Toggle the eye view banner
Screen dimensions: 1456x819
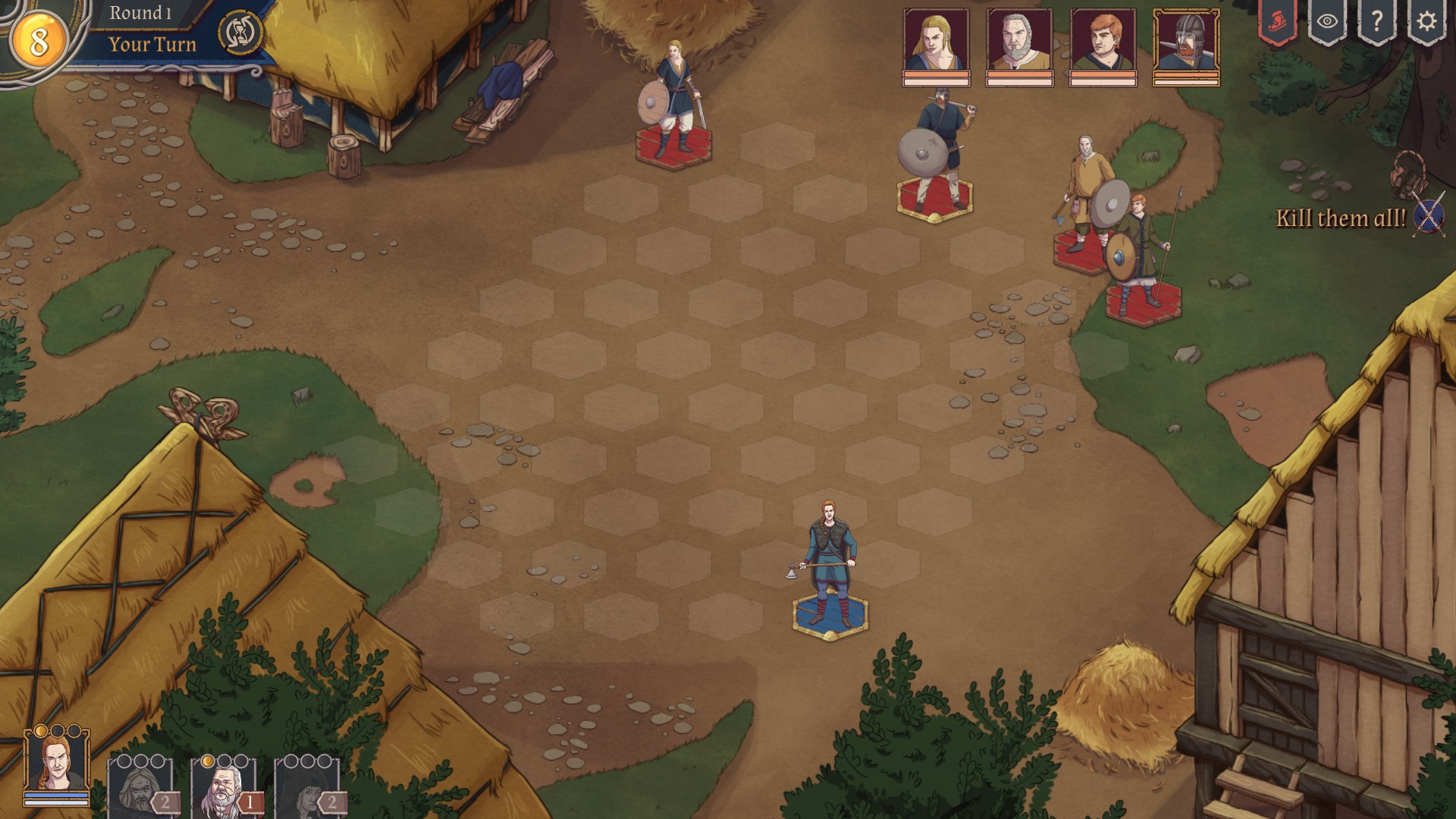click(x=1327, y=22)
